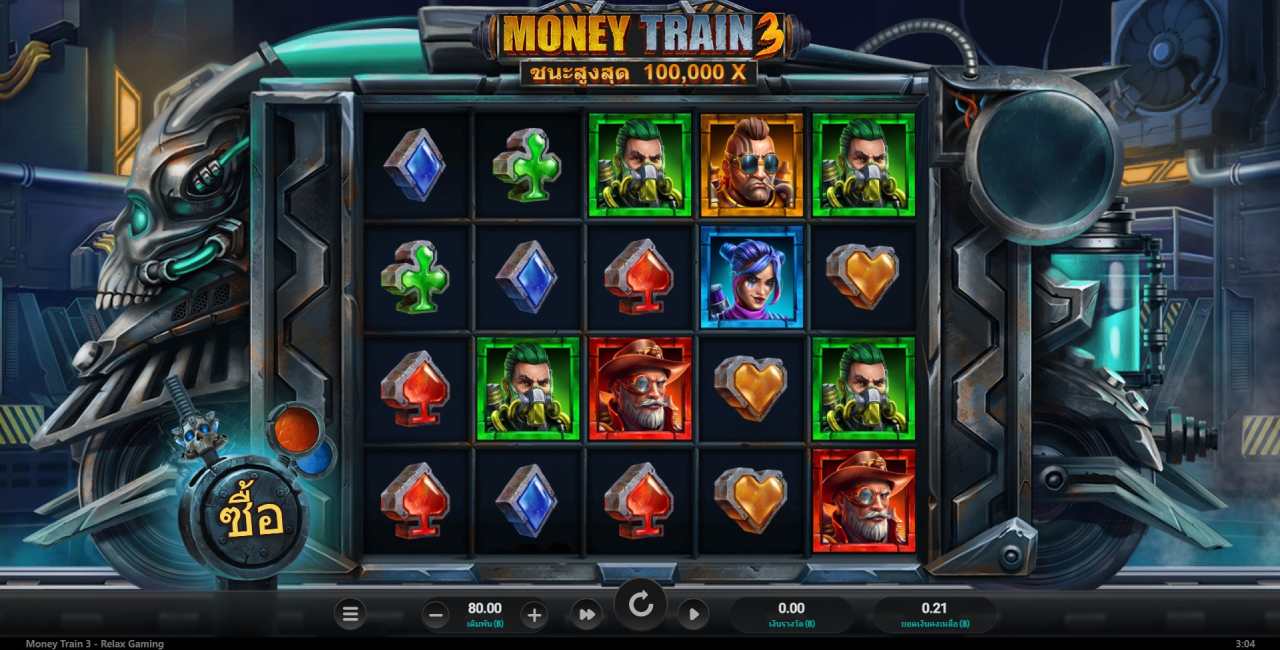Decrease the bet with the minus button
1280x650 pixels.
(x=436, y=615)
